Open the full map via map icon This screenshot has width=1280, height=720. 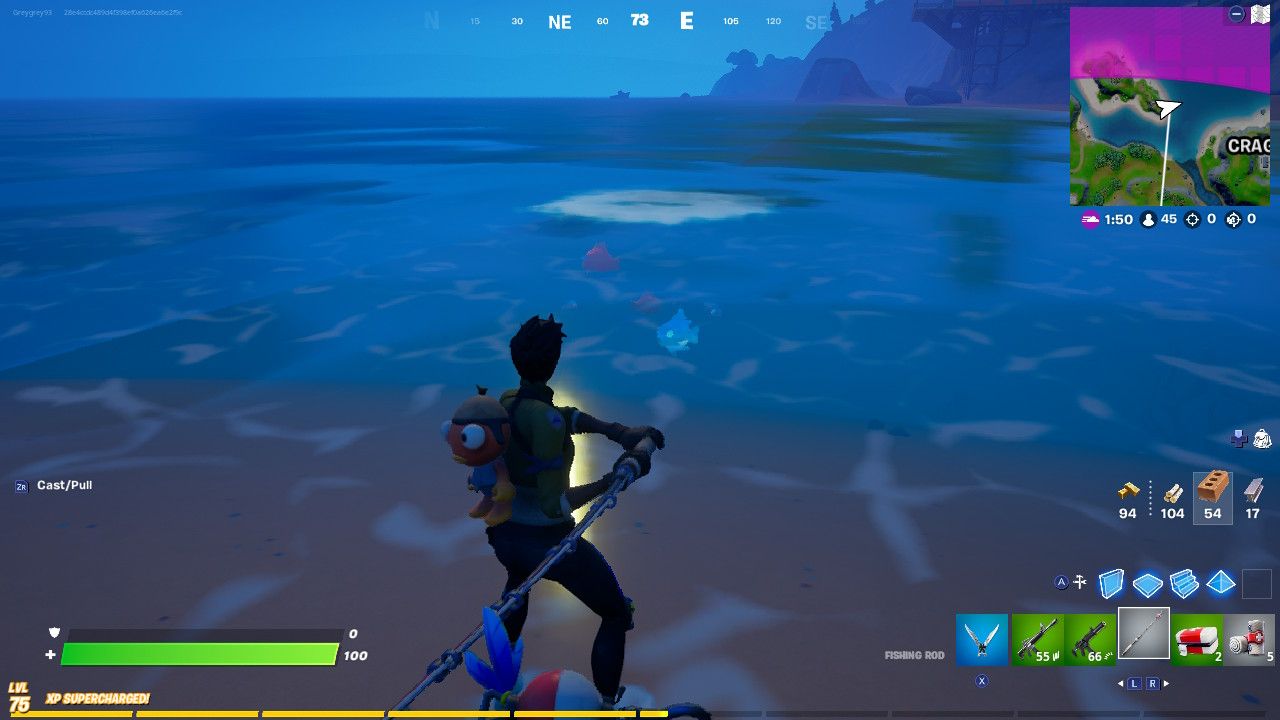(x=1260, y=14)
